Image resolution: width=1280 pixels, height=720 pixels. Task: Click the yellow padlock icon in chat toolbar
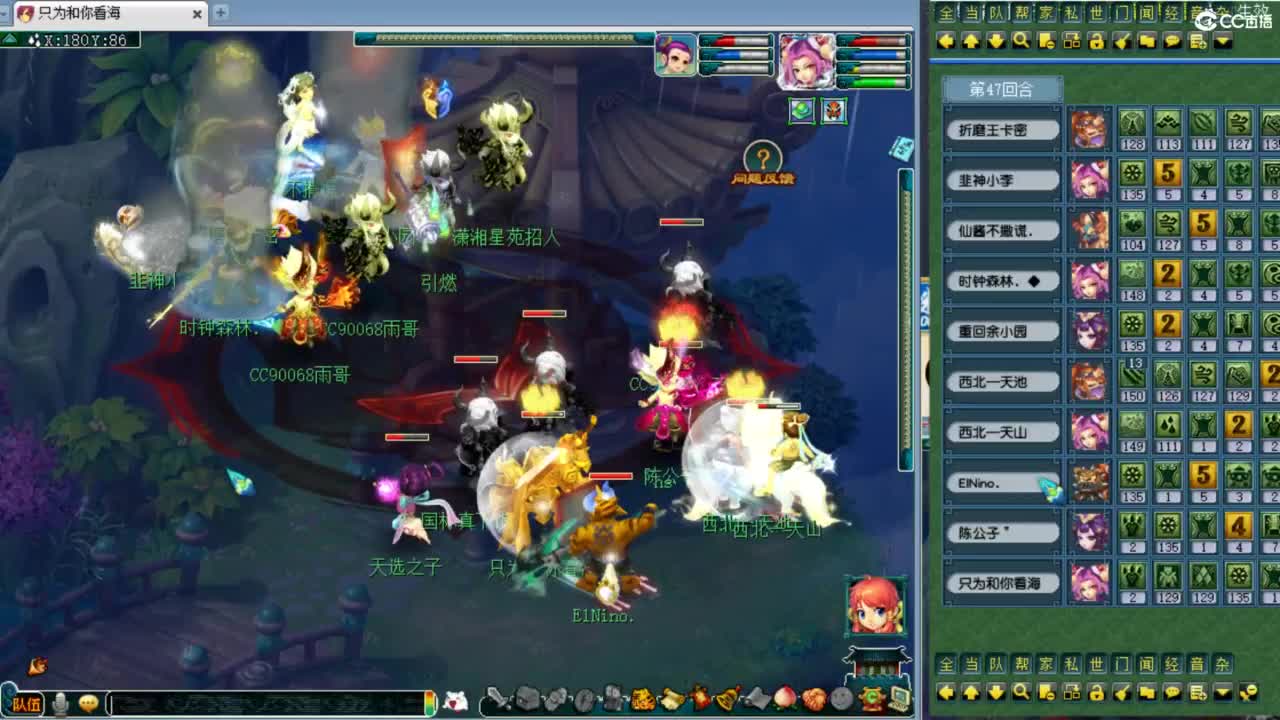point(1098,42)
